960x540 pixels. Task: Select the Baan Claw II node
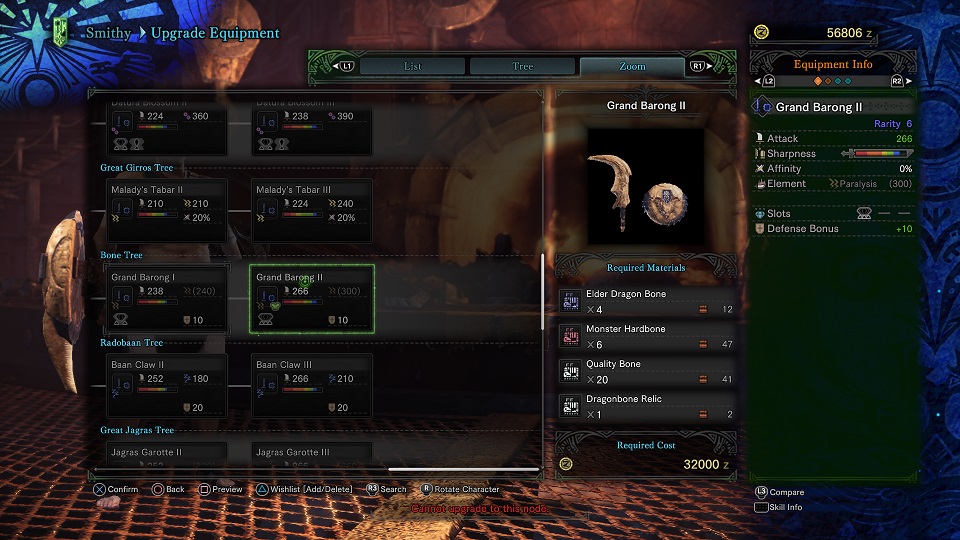tap(167, 386)
